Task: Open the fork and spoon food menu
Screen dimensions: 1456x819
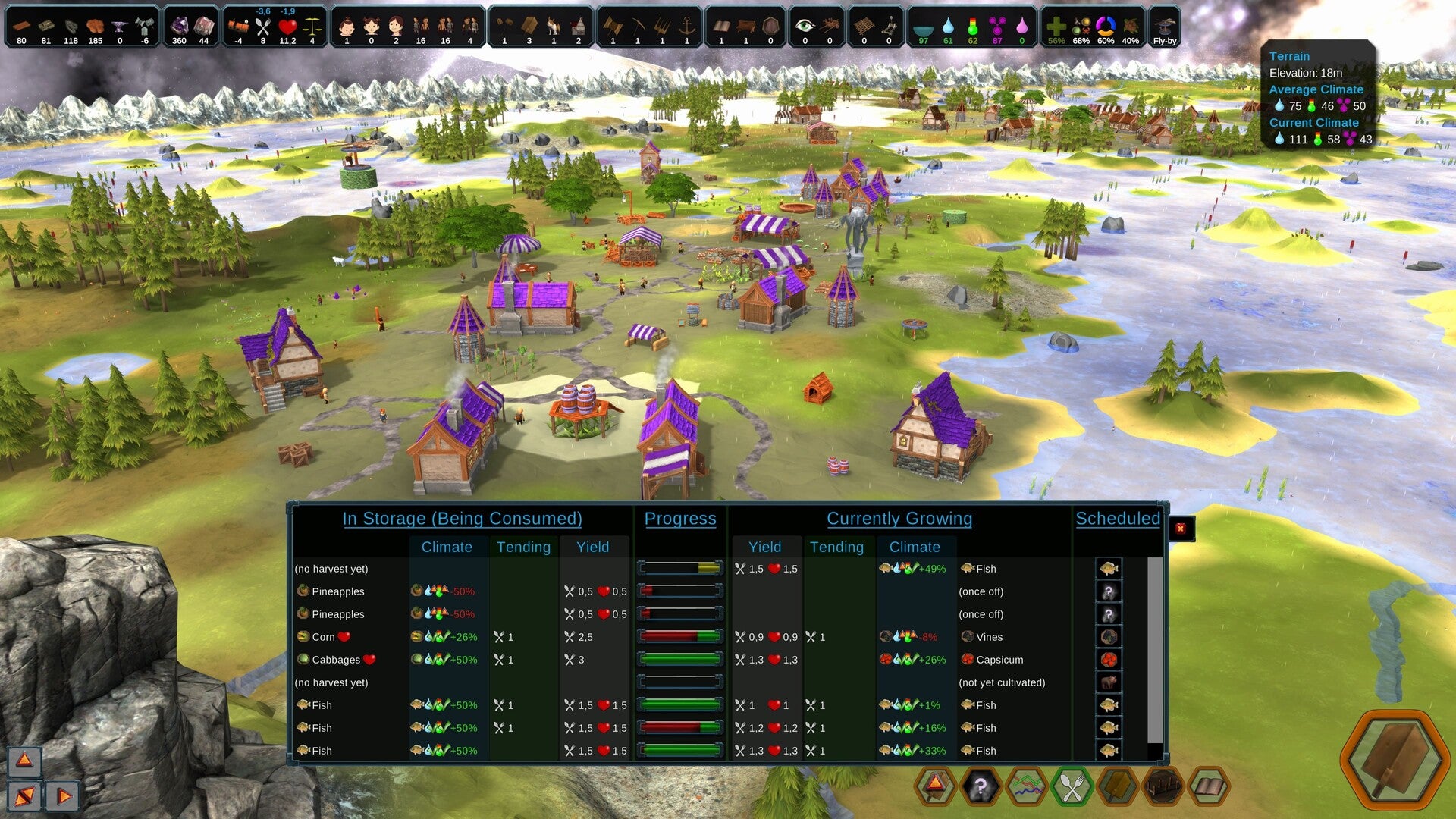Action: 1072,787
